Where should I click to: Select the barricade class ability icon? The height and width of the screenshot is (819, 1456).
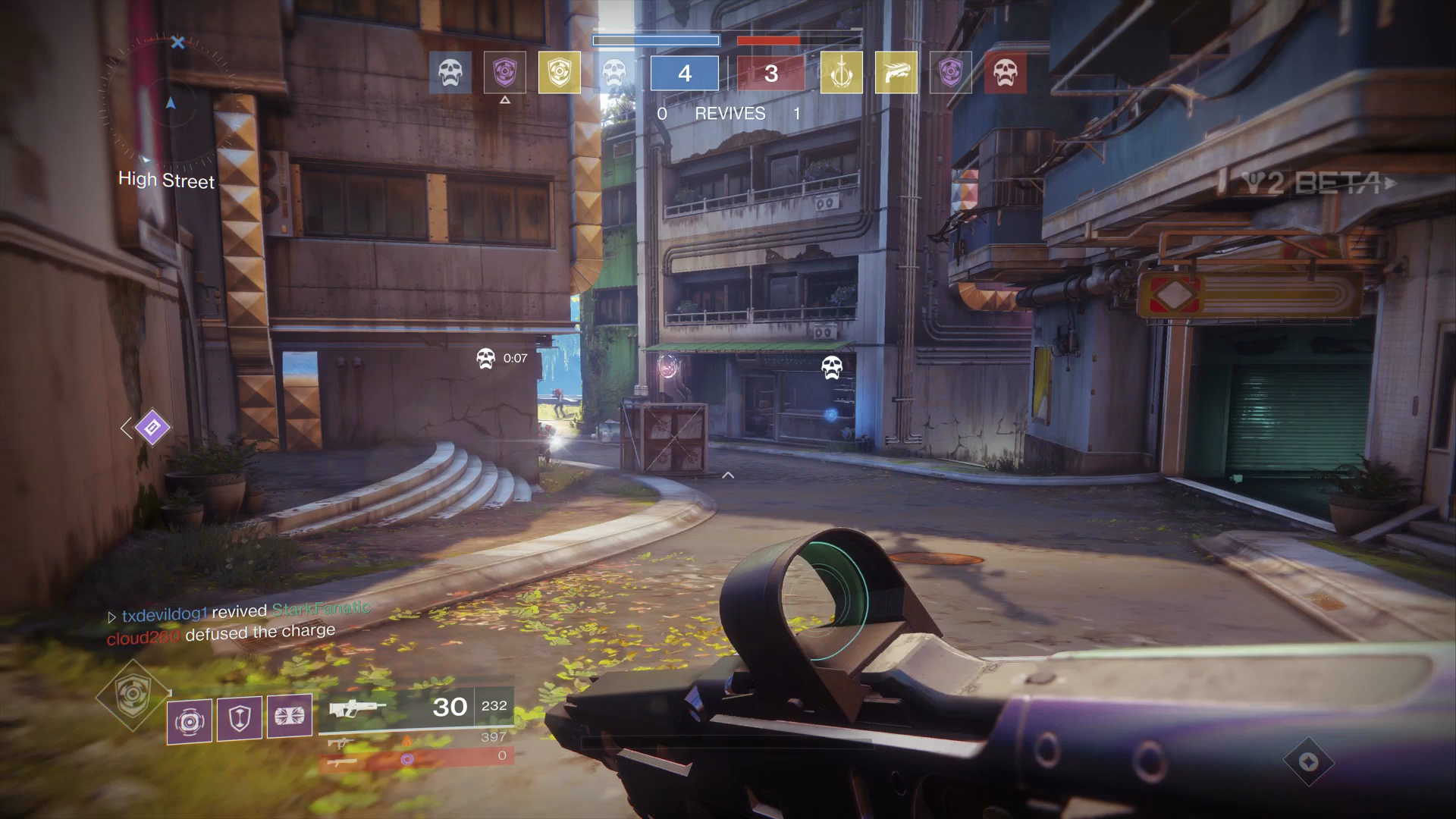237,719
